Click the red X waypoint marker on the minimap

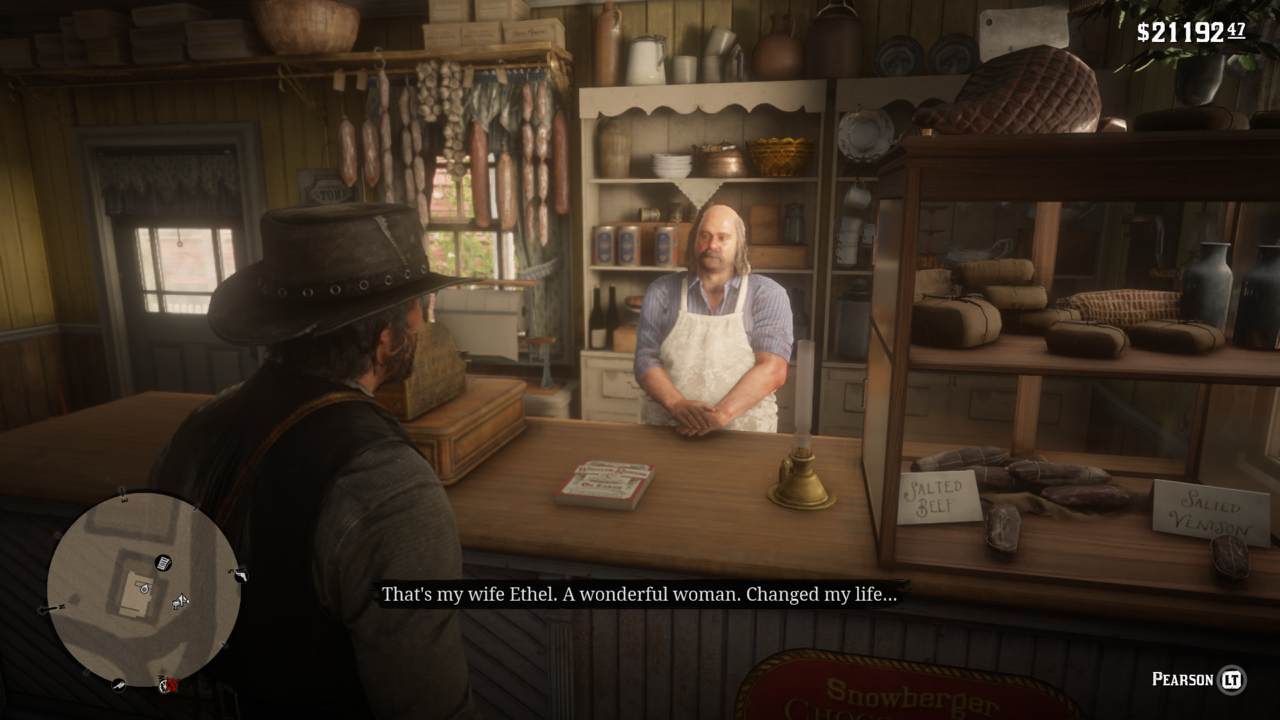(171, 686)
